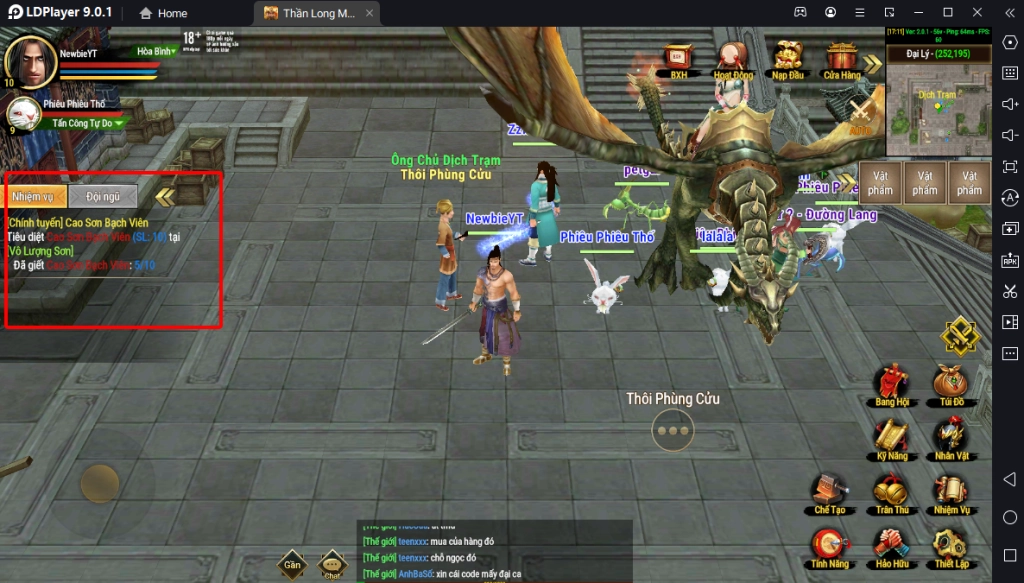The height and width of the screenshot is (583, 1024).
Task: Open the Nạp Đầu first recharge icon
Action: pyautogui.click(x=788, y=58)
